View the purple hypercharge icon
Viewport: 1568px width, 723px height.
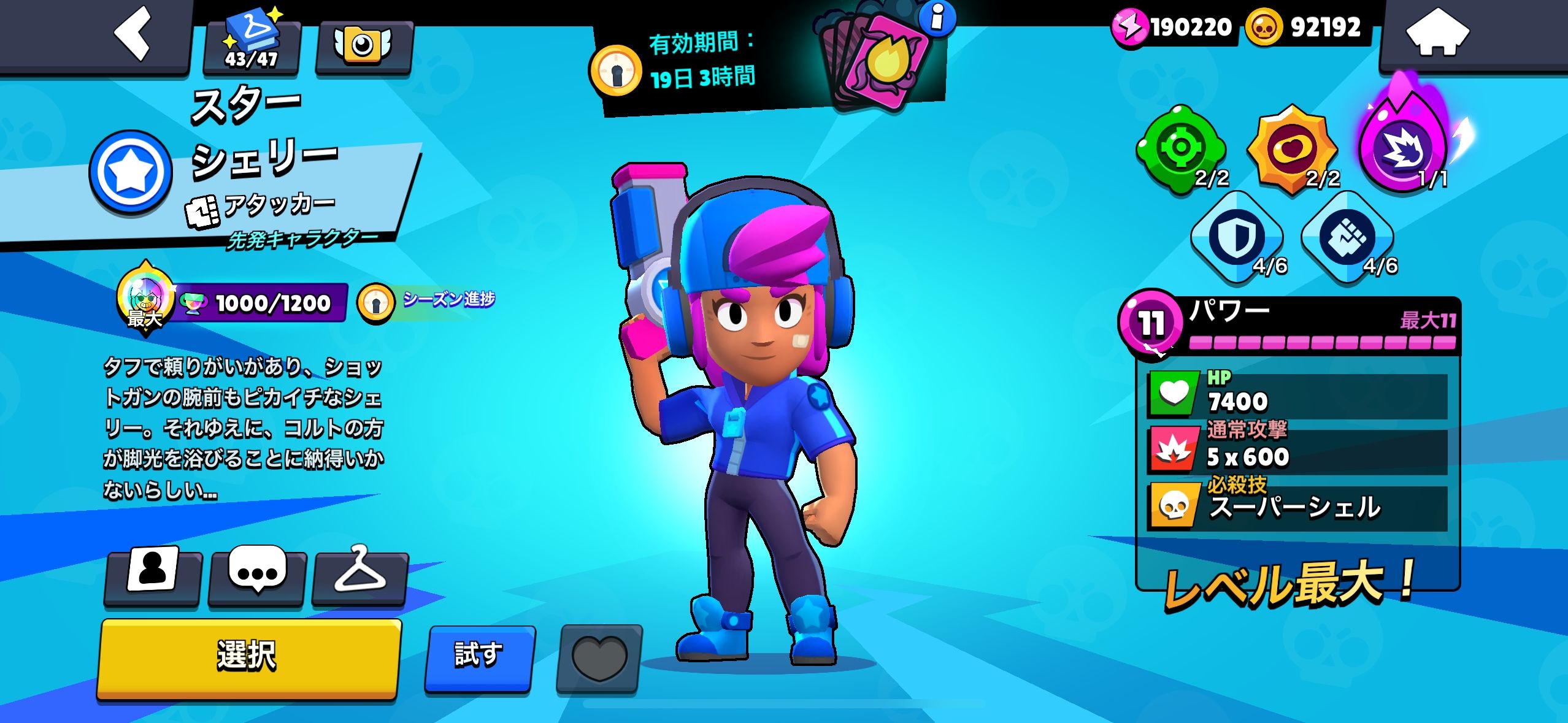1403,147
